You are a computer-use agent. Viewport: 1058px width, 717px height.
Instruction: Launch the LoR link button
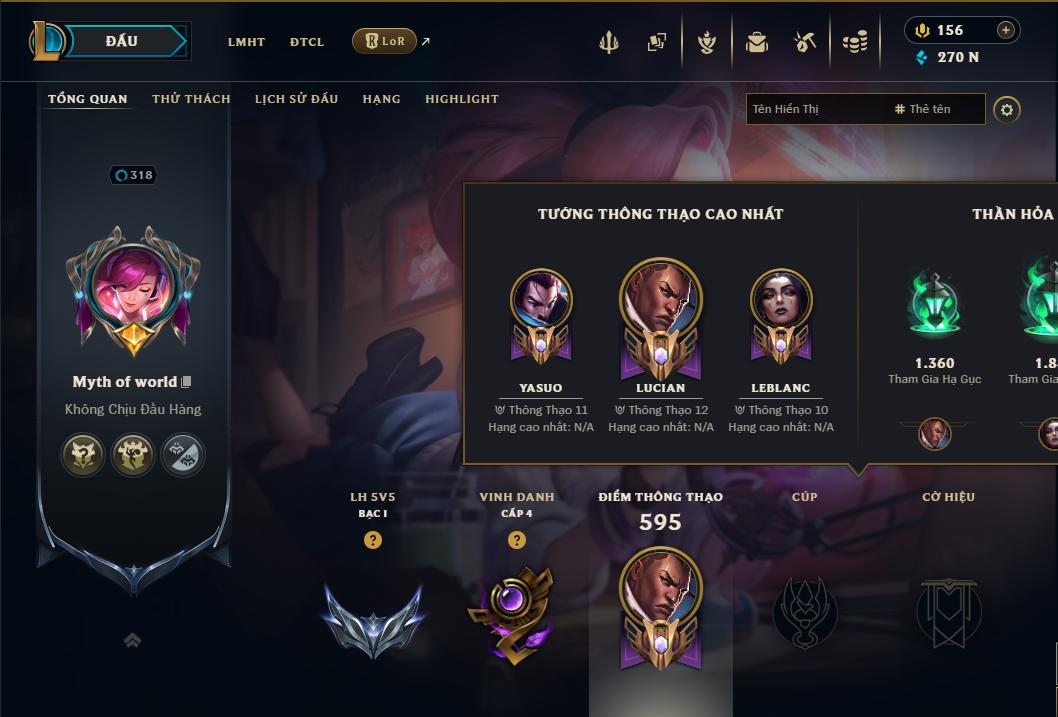[x=384, y=41]
